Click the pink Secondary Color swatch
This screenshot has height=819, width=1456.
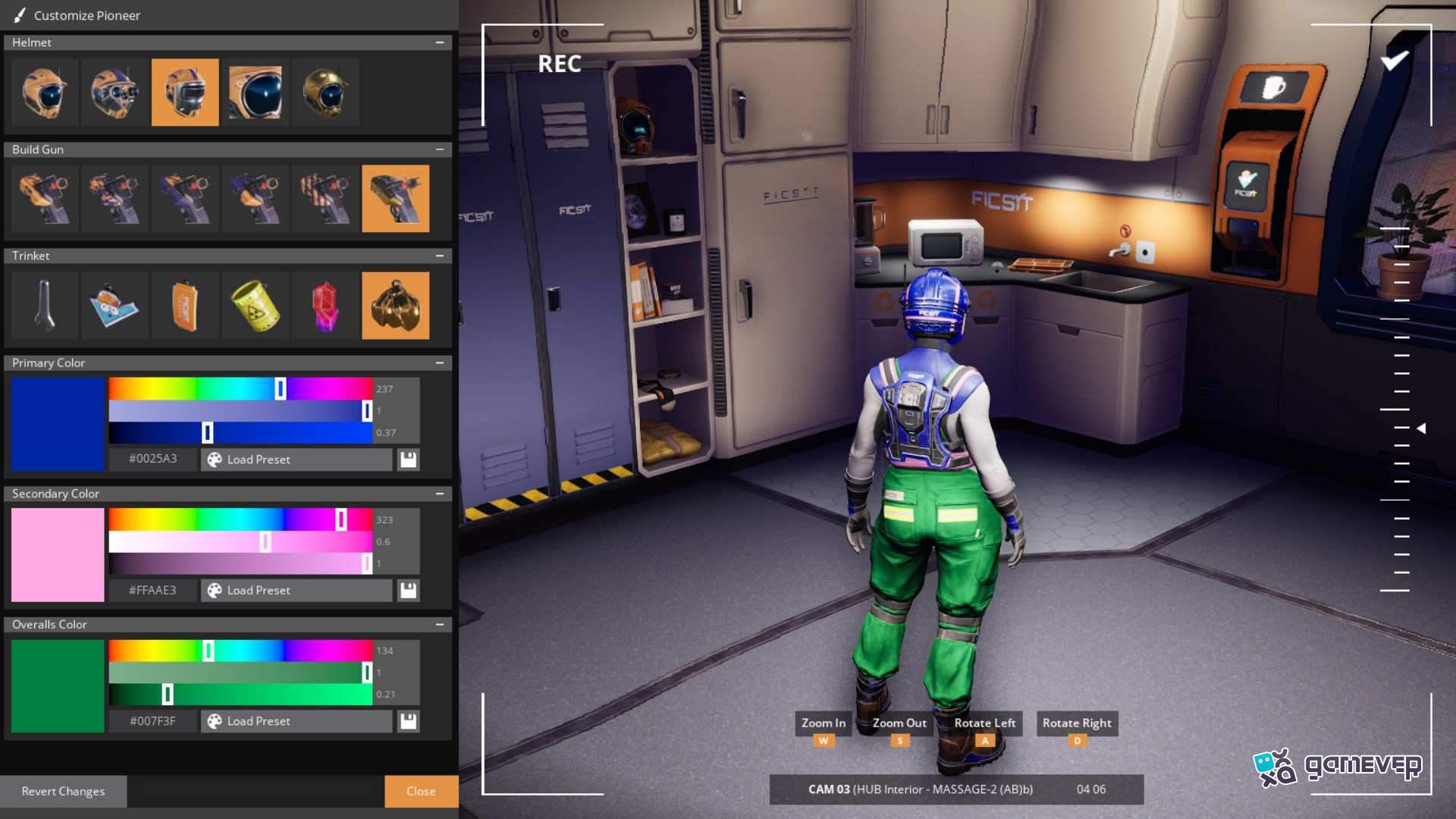pos(57,554)
